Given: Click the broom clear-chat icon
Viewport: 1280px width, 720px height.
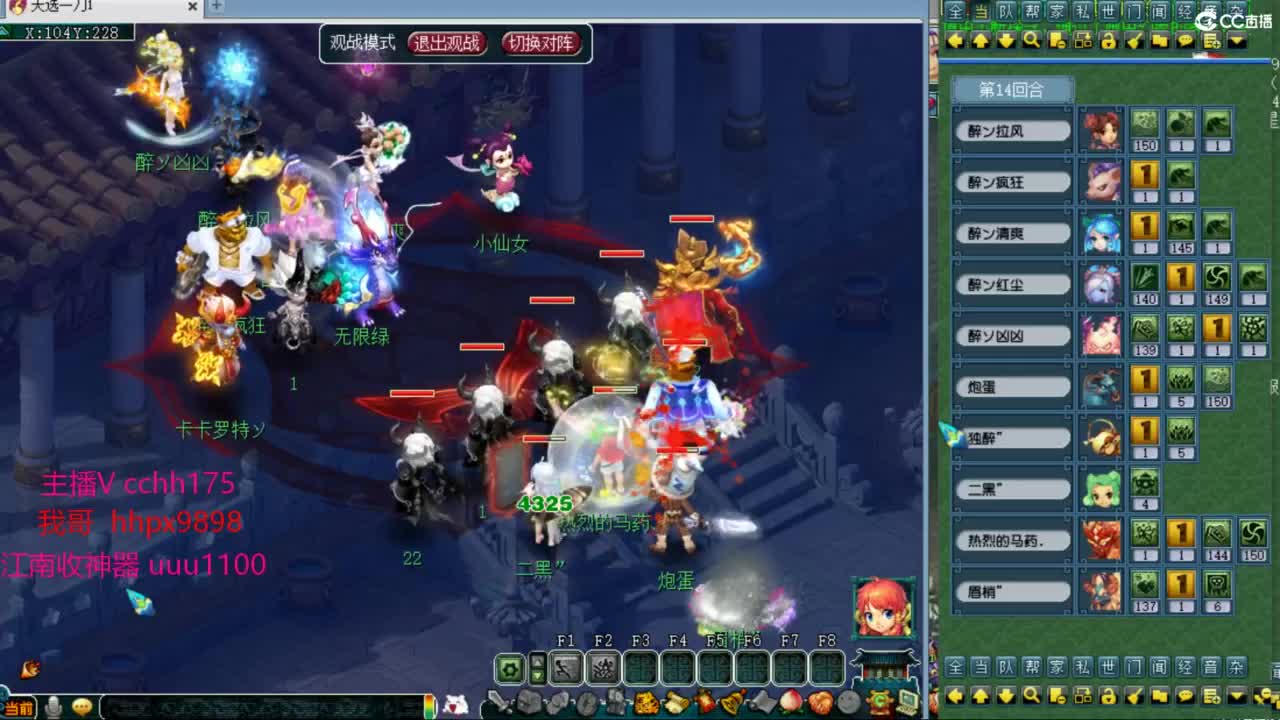Looking at the screenshot, I should [1135, 40].
